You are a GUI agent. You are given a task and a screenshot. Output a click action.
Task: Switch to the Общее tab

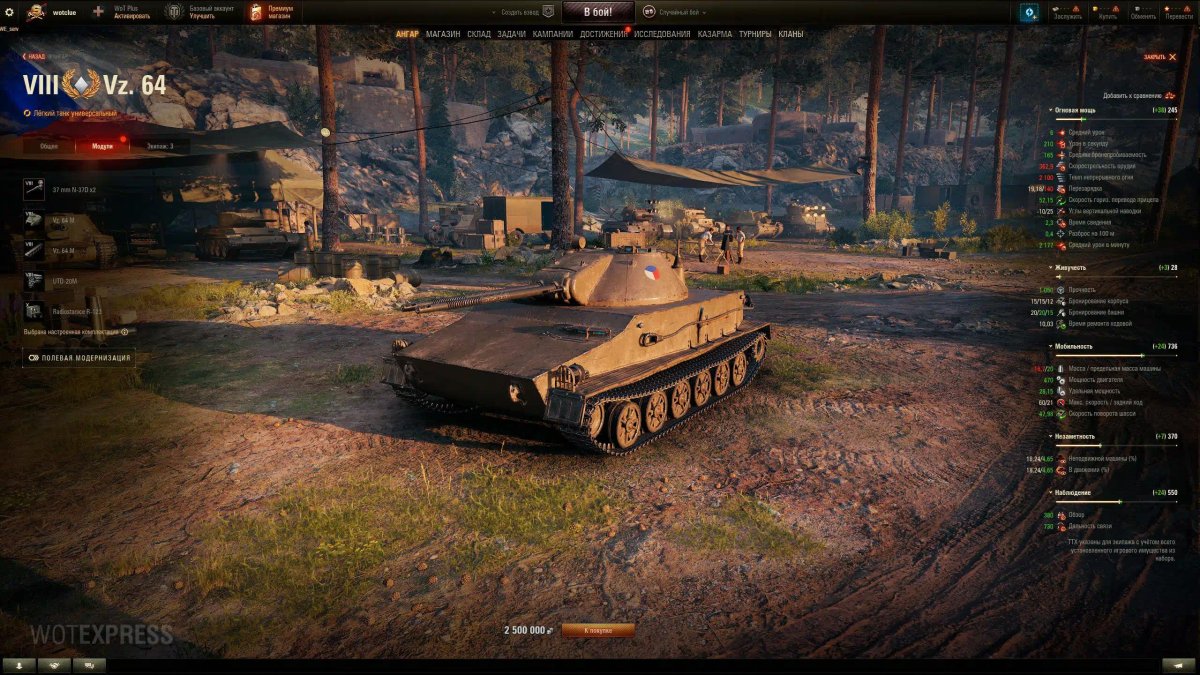pyautogui.click(x=49, y=146)
